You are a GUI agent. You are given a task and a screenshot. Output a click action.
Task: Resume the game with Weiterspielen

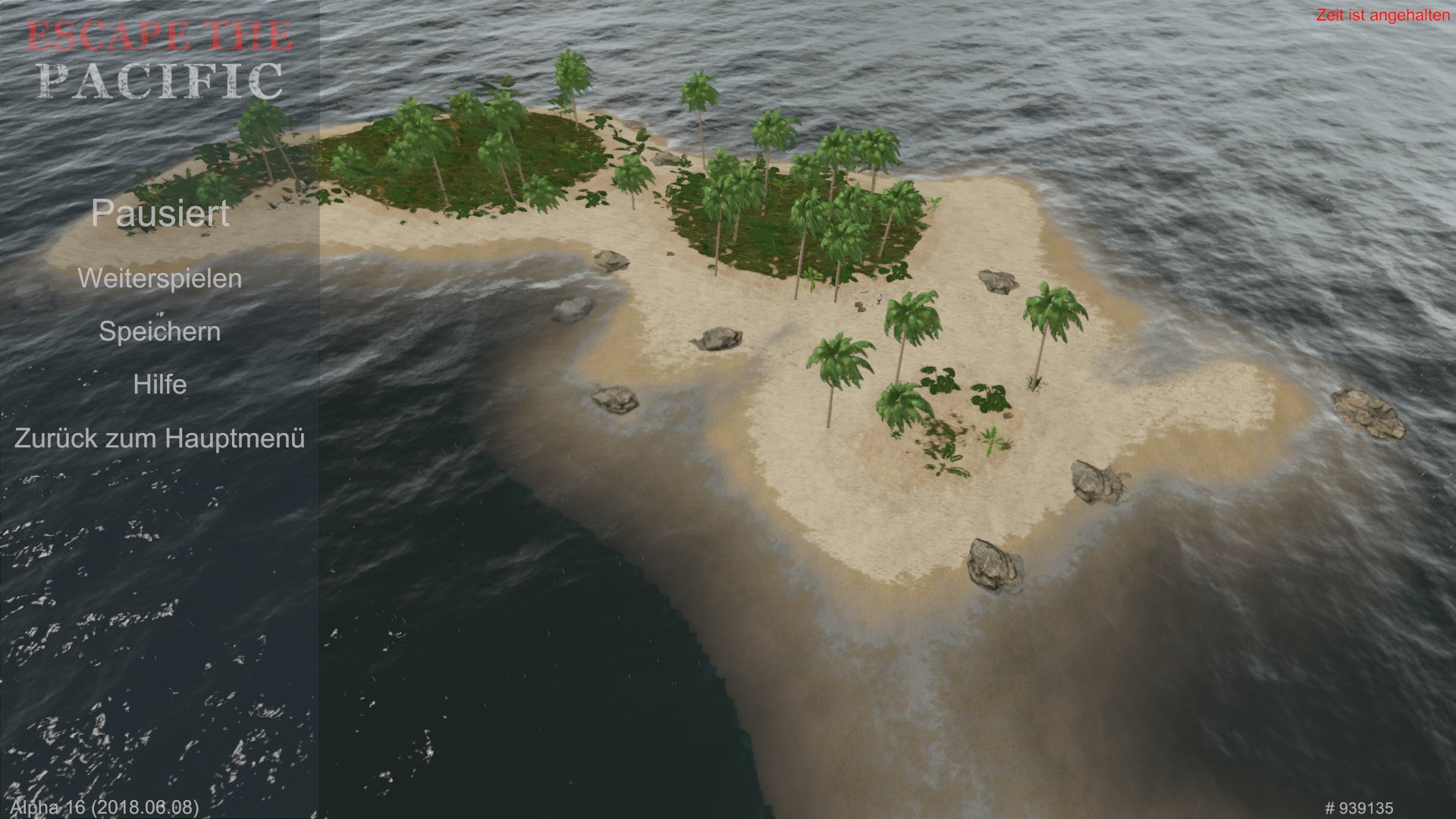pos(159,278)
